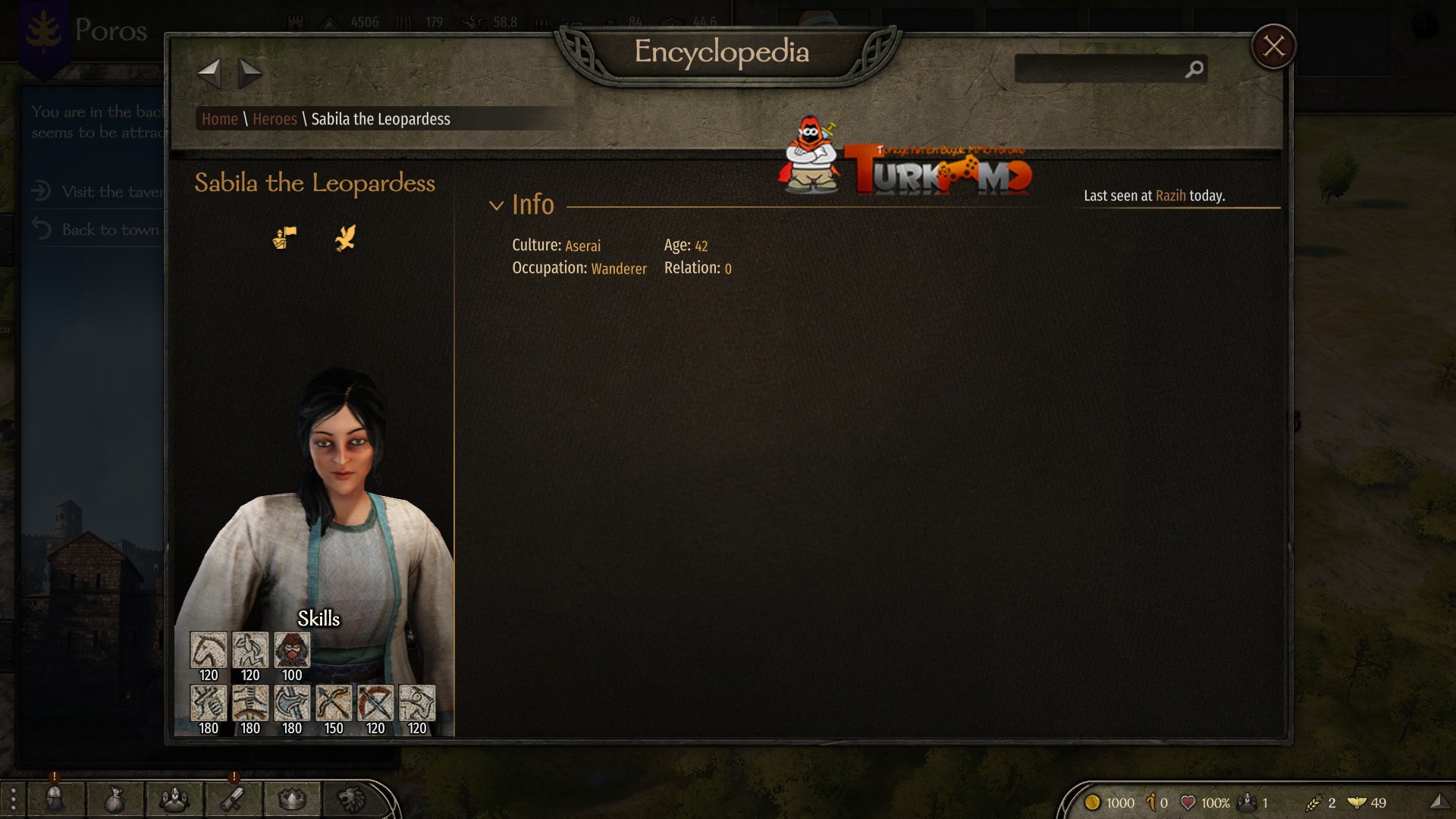Toggle the eagle marker under Sabila's name
The image size is (1456, 819).
[x=345, y=238]
